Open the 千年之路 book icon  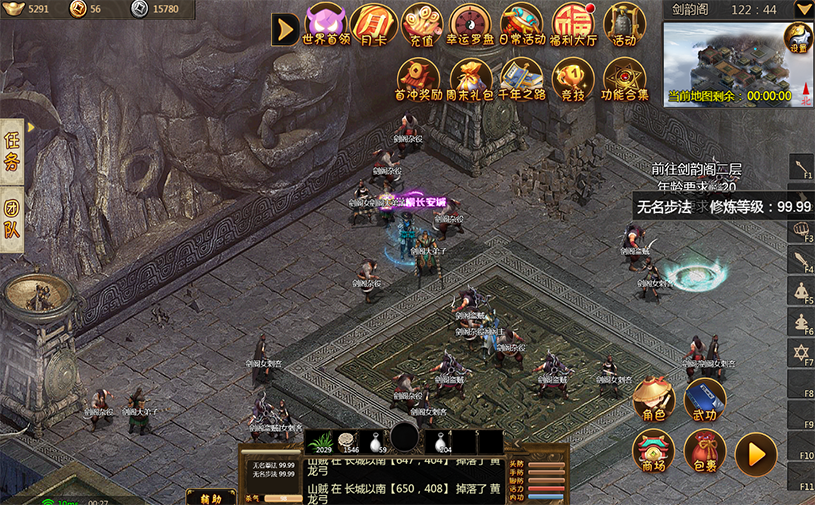521,78
